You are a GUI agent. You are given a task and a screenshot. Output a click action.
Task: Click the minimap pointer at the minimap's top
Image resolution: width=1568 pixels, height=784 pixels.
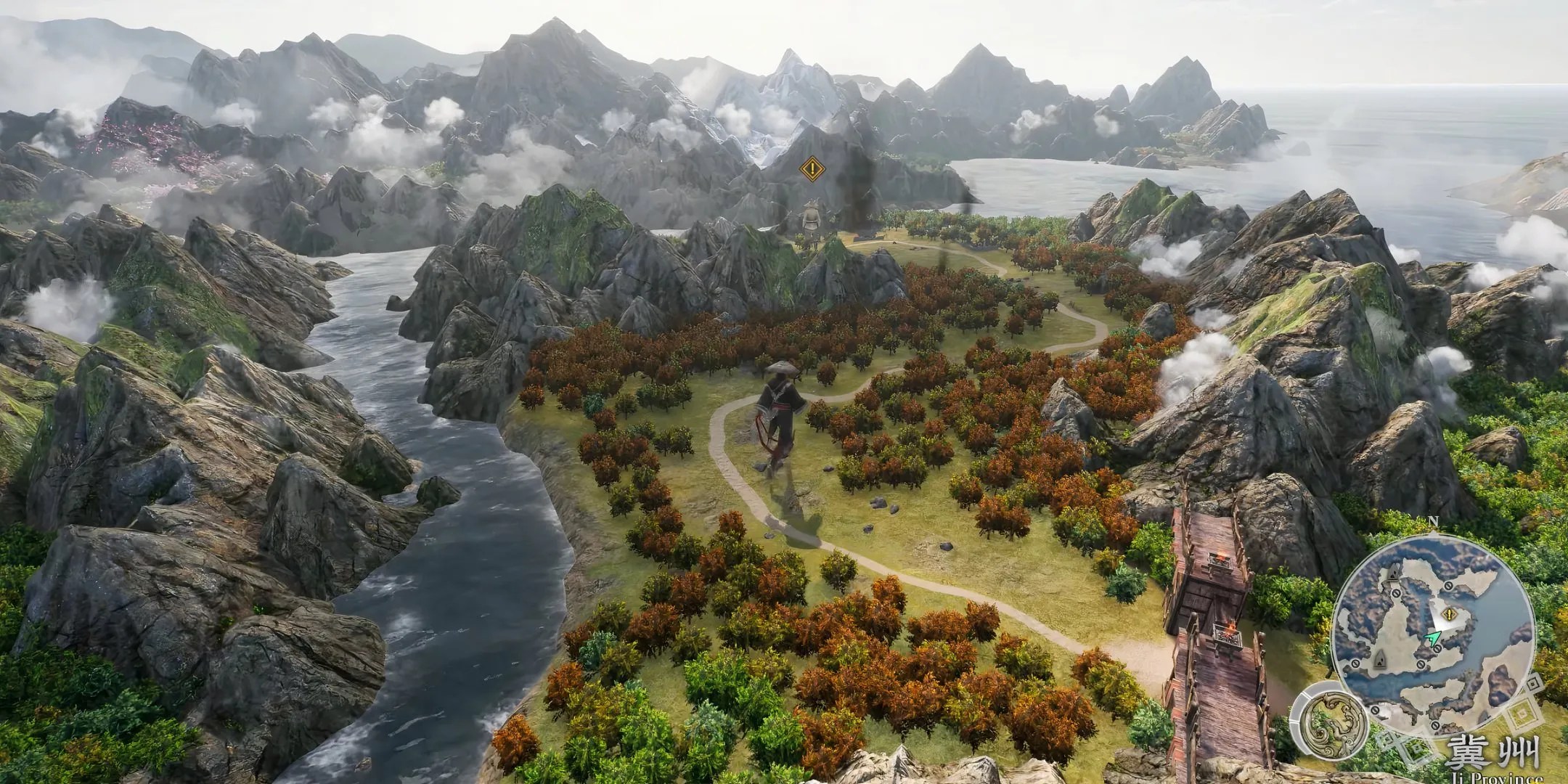pos(1434,534)
